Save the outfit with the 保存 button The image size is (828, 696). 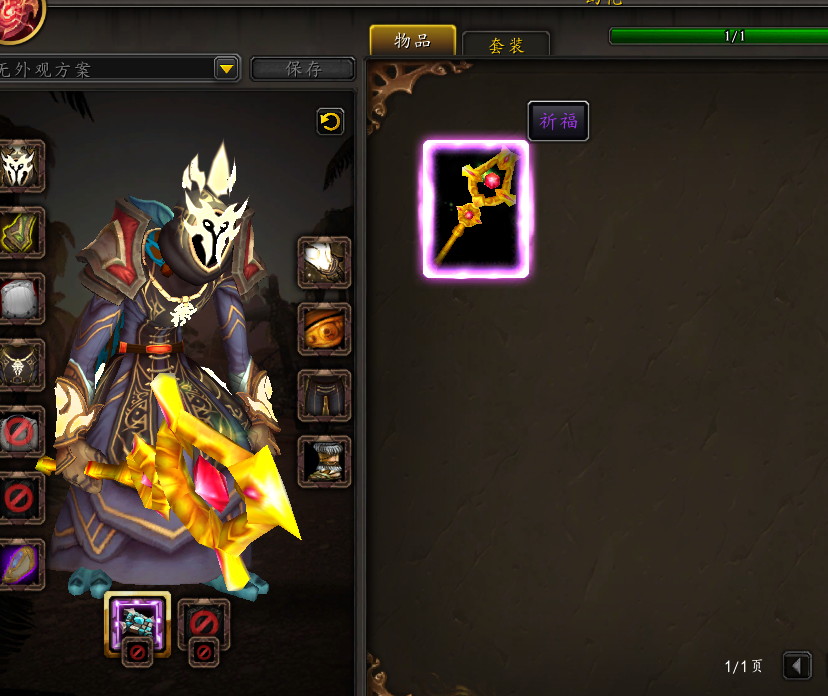303,69
